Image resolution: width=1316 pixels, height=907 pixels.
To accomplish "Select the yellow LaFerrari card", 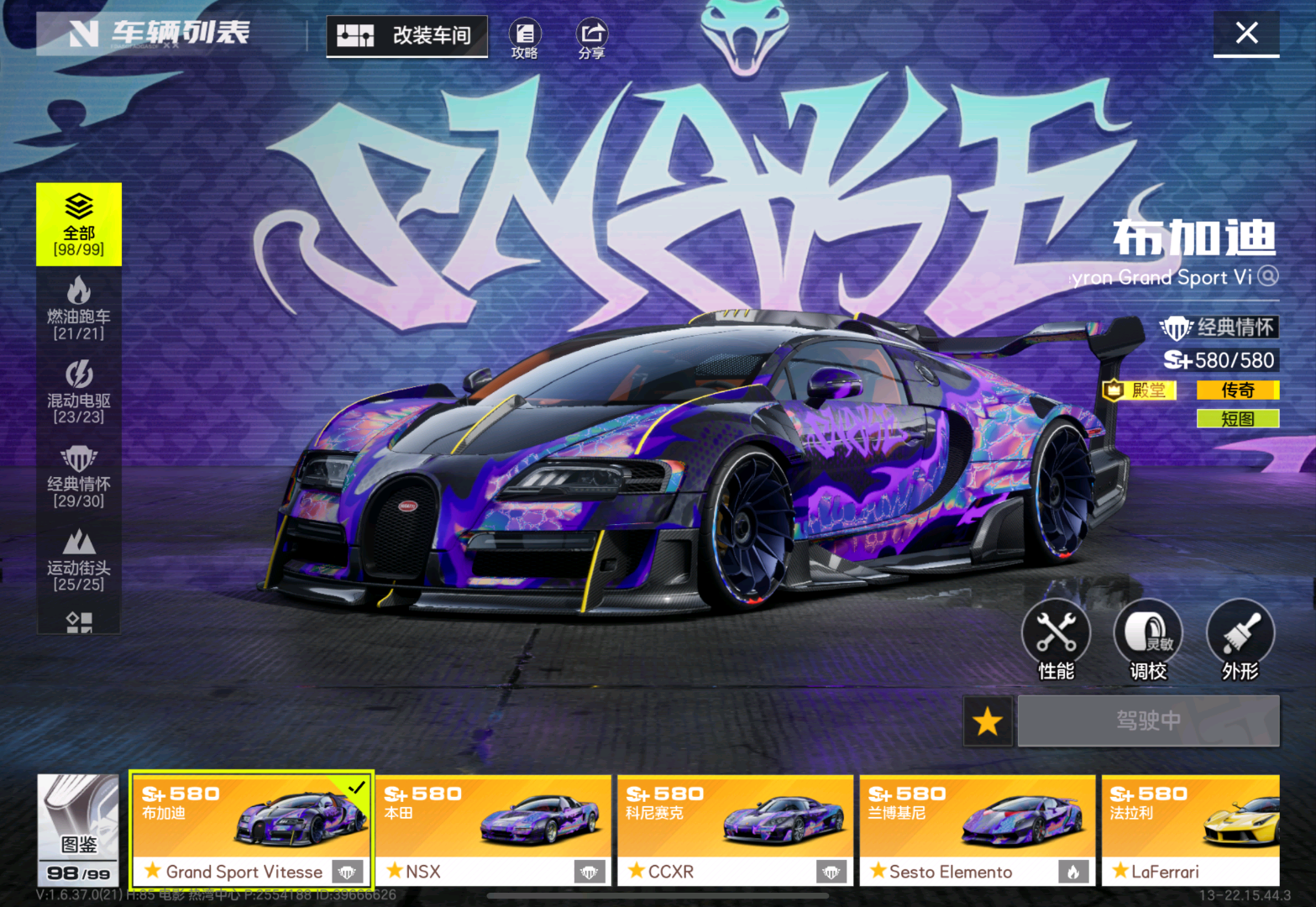I will pos(1191,829).
